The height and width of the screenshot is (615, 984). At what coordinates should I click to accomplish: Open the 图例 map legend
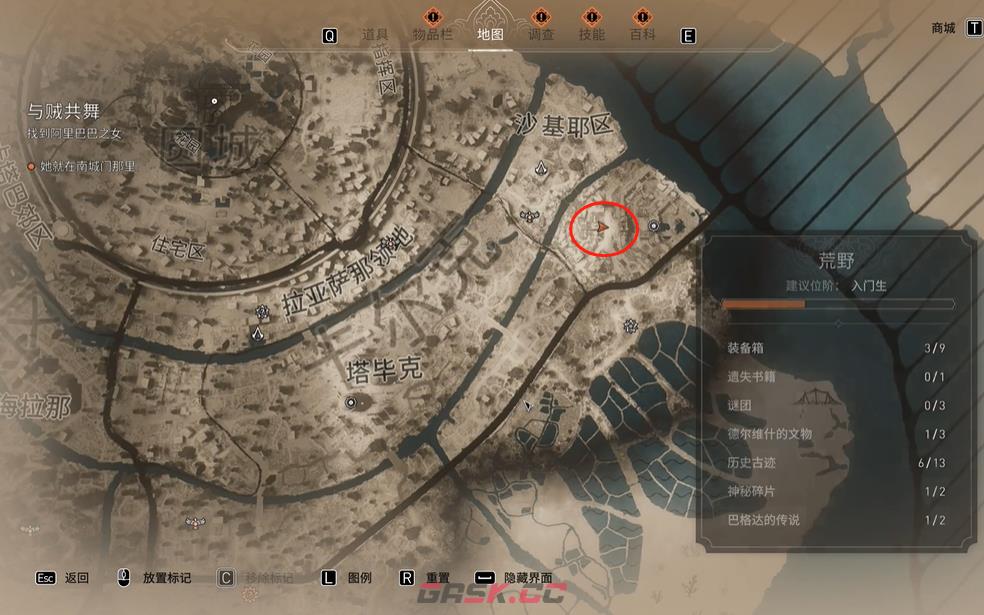[x=360, y=578]
